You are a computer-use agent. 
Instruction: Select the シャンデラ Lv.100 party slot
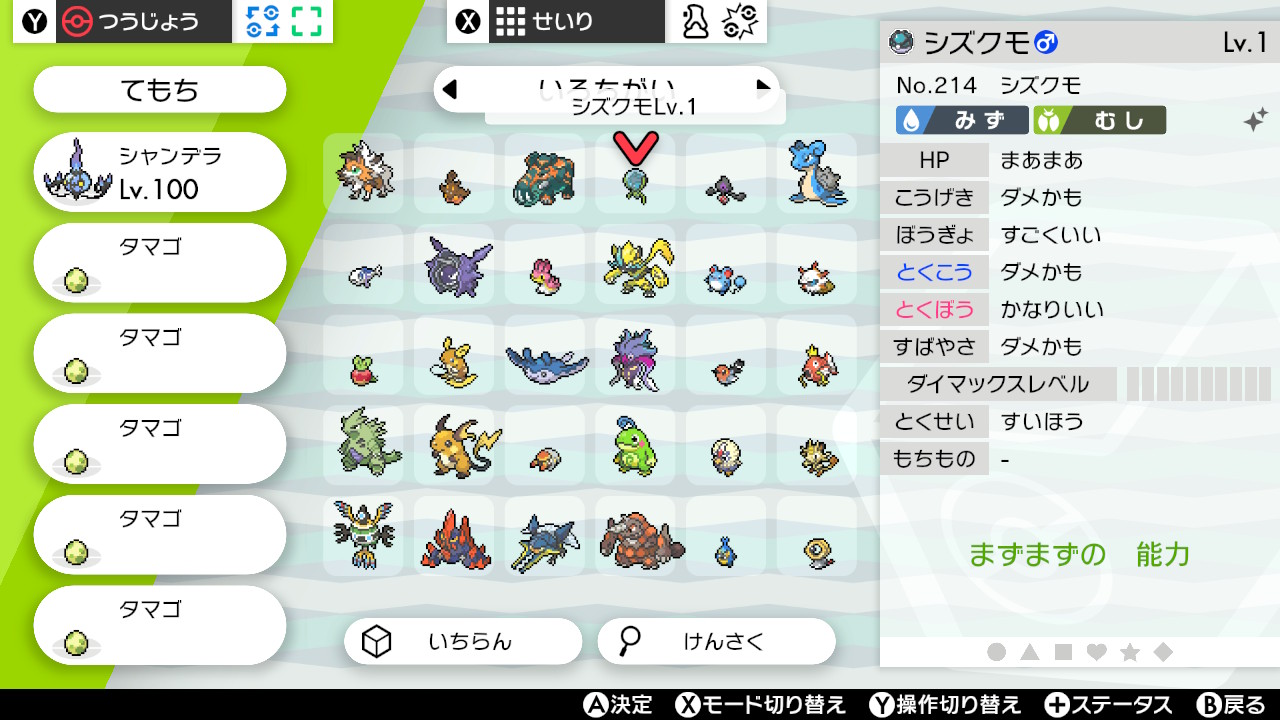pyautogui.click(x=159, y=171)
